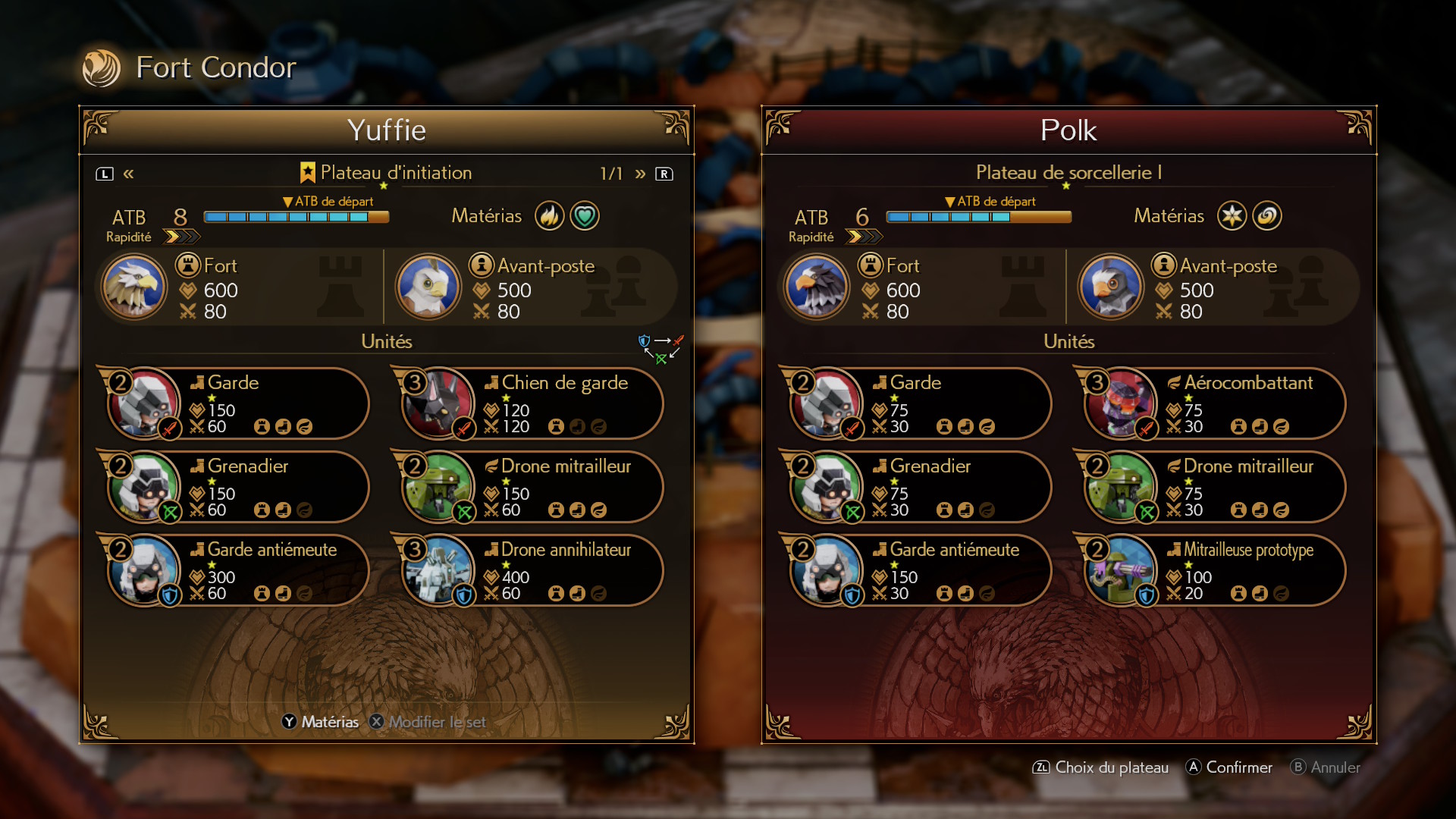Go to the previous board with left arrows
The height and width of the screenshot is (819, 1456).
(129, 174)
